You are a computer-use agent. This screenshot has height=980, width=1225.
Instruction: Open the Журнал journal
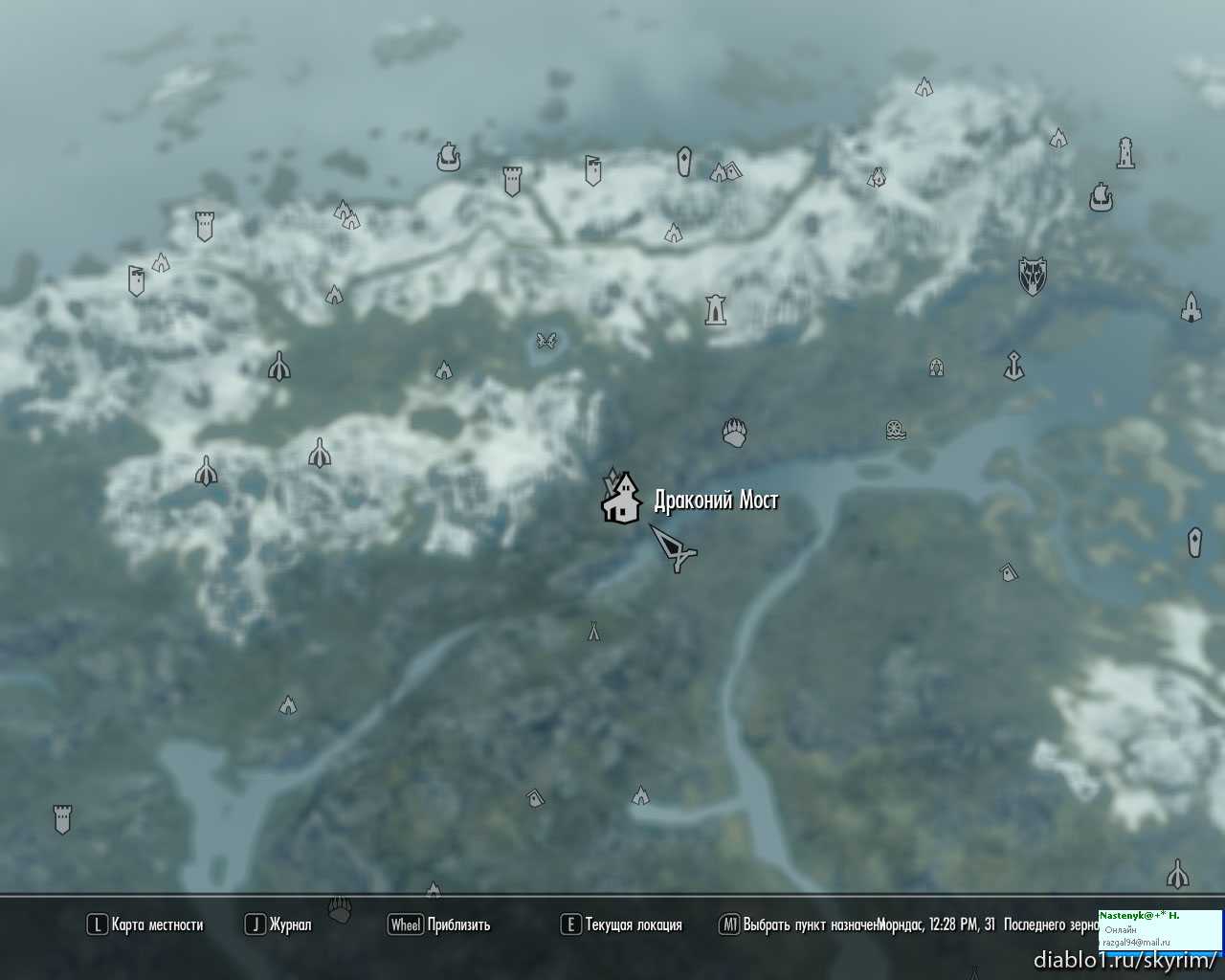(x=279, y=924)
